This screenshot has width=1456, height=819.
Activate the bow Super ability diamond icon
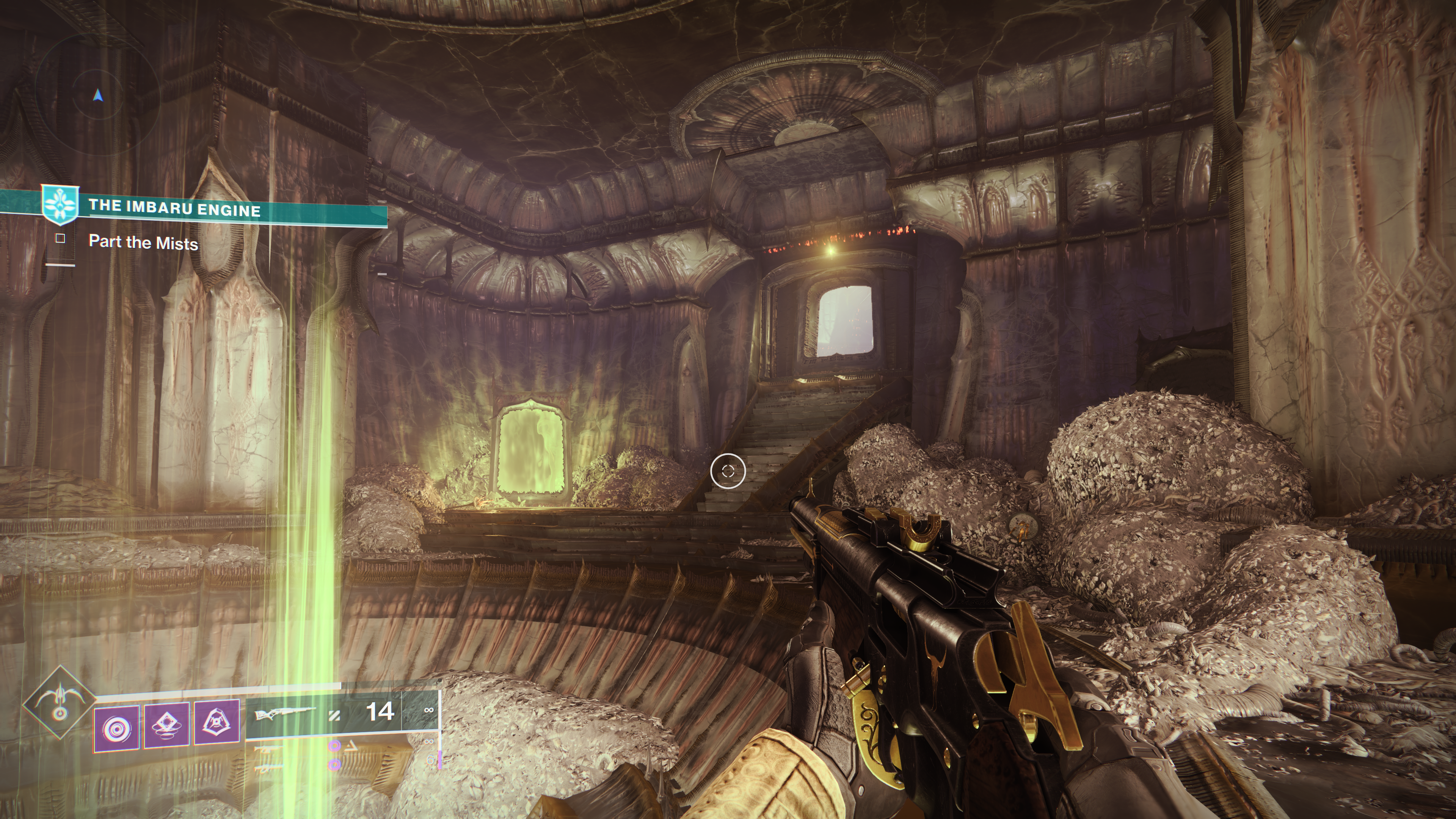coord(60,701)
